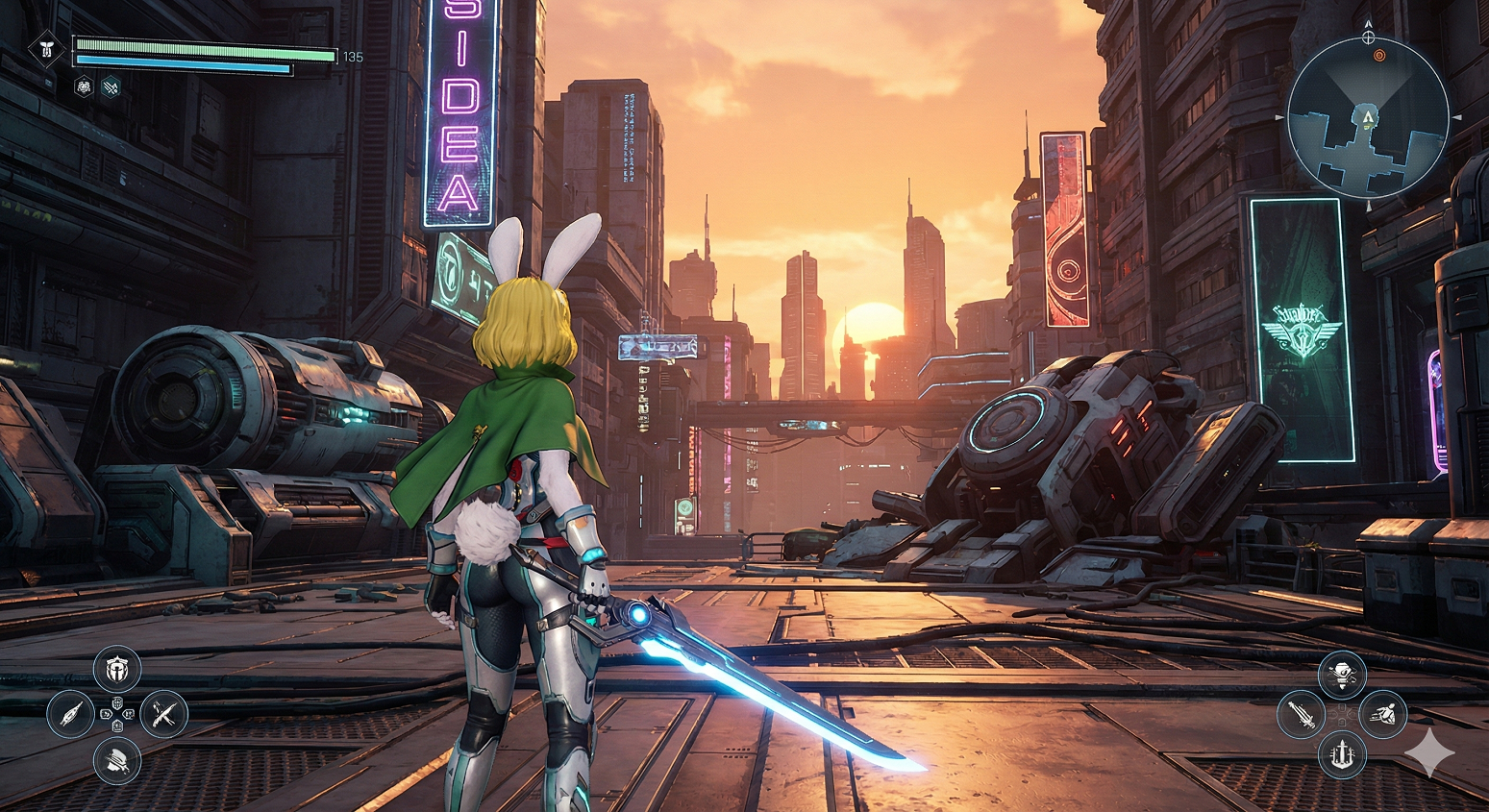Activate the dagger blade ability slot
The width and height of the screenshot is (1489, 812).
coord(71,714)
